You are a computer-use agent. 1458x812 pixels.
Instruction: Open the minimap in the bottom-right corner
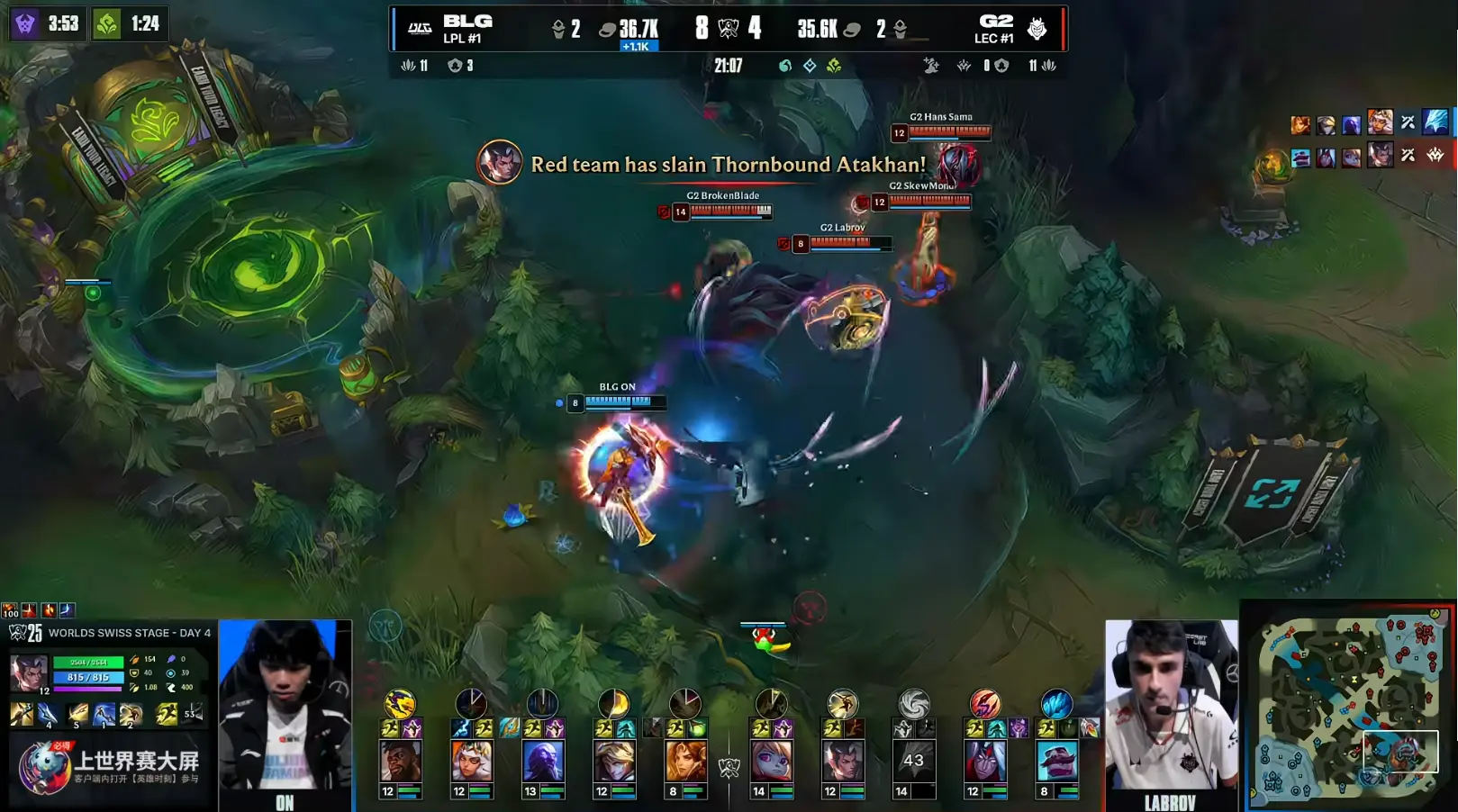click(1348, 707)
